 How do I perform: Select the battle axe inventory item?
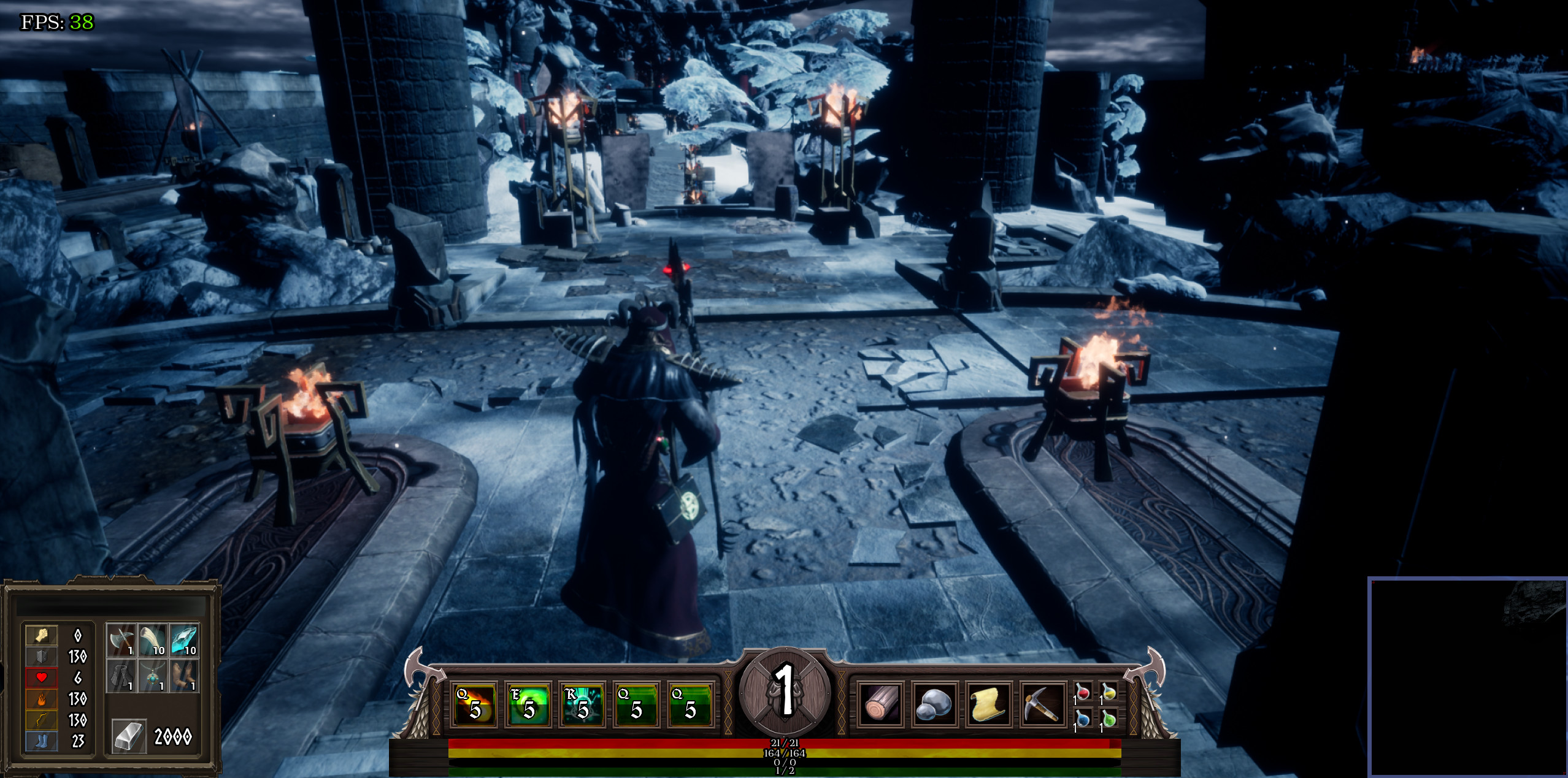point(120,639)
